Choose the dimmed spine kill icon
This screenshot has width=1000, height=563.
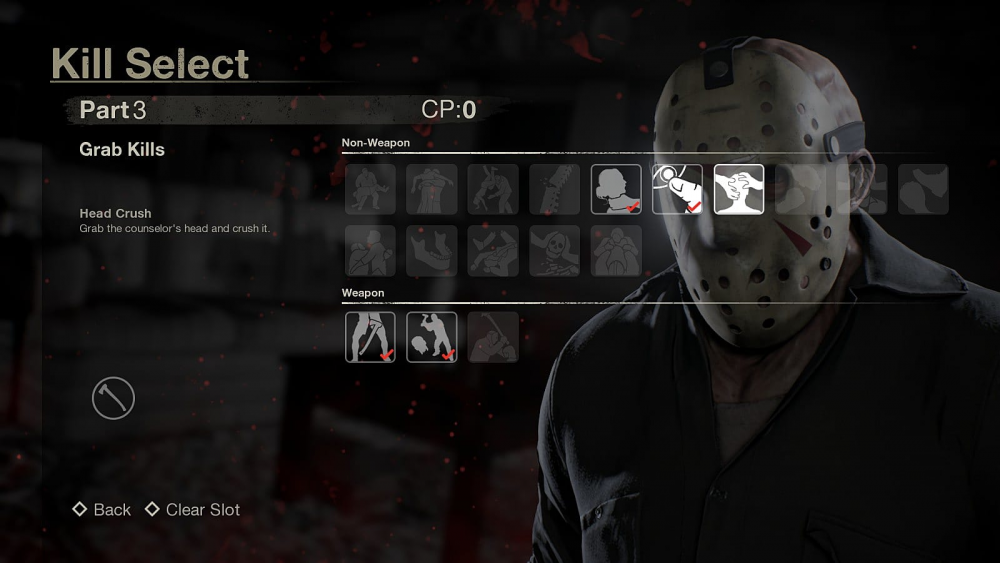(x=555, y=190)
